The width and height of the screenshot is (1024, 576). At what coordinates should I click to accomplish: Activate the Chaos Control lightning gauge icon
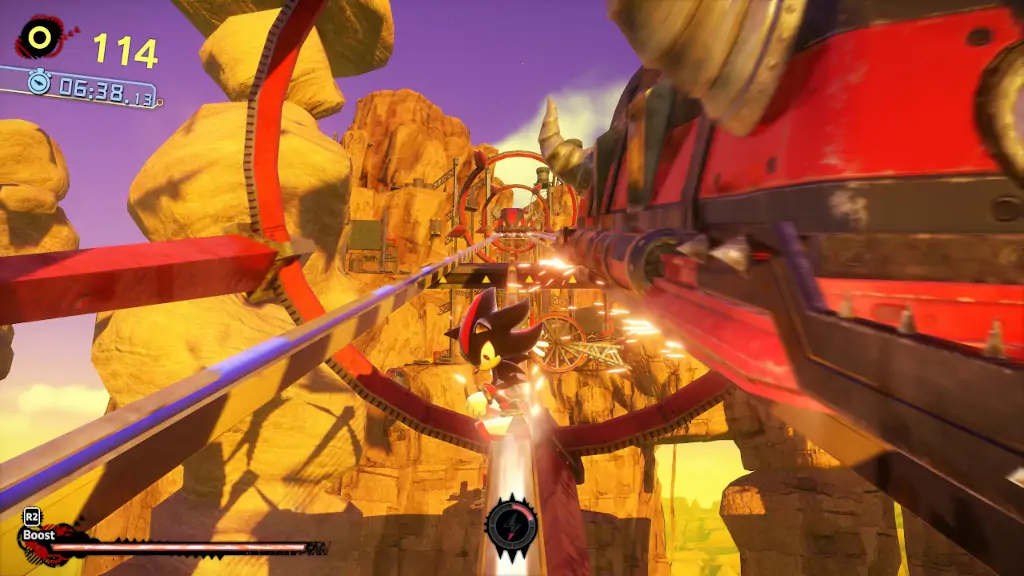pos(511,524)
